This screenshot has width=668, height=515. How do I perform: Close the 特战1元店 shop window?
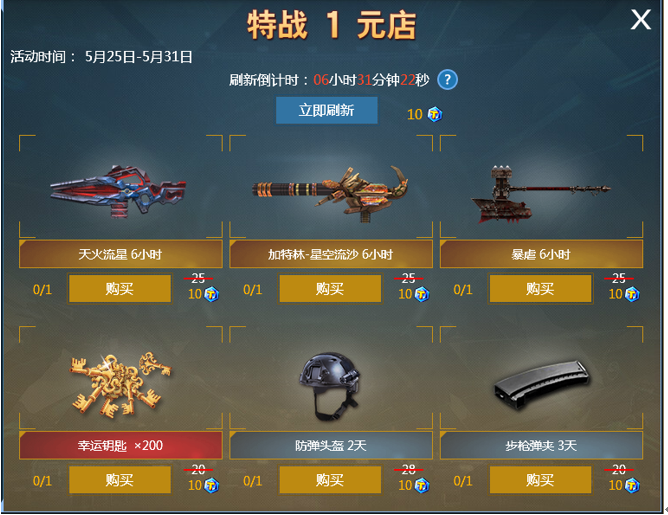pos(640,20)
